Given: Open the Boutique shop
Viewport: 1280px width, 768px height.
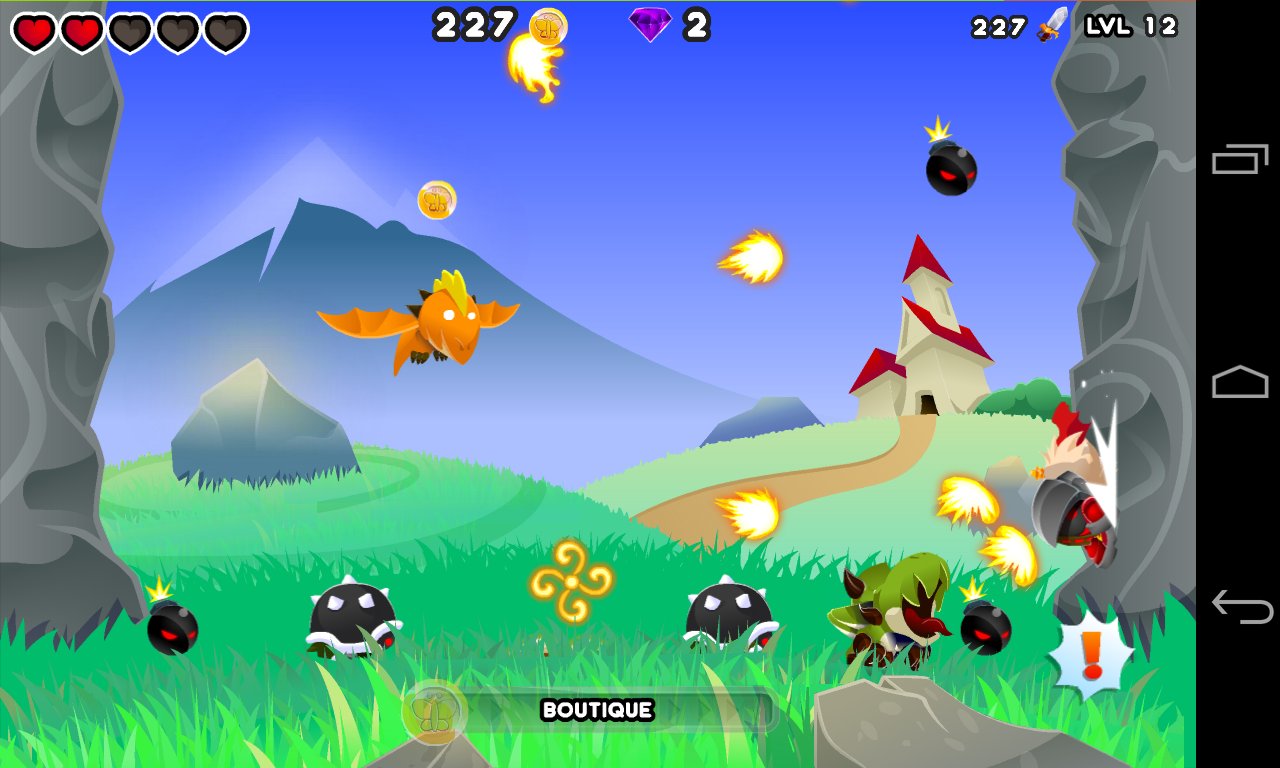Looking at the screenshot, I should tap(597, 711).
